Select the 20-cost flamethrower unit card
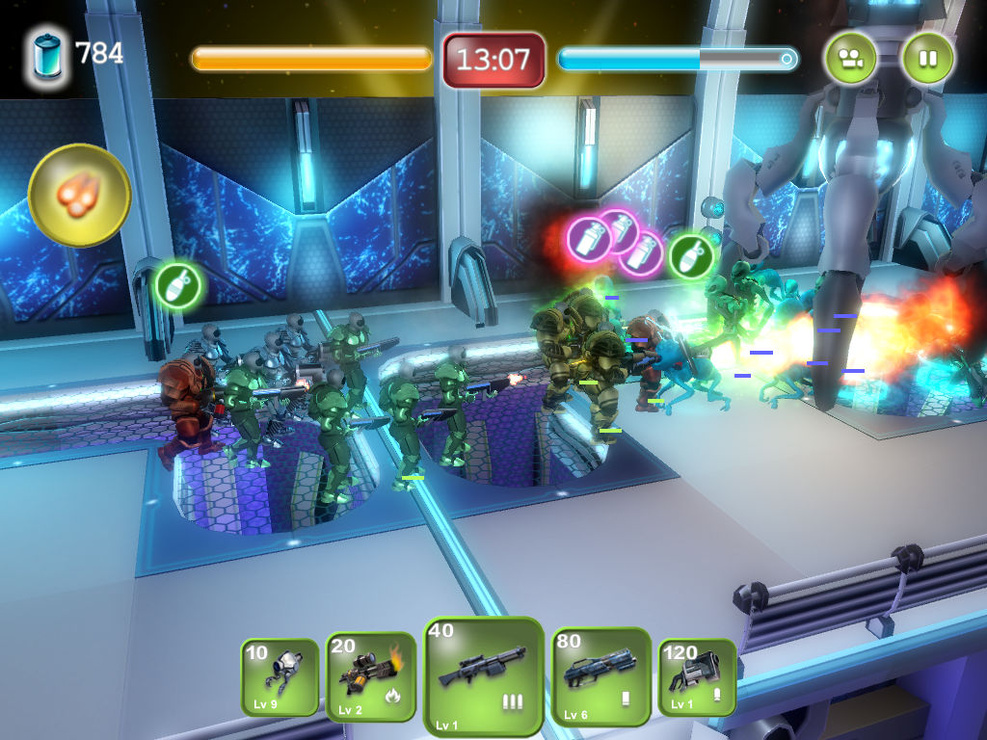Image resolution: width=987 pixels, height=740 pixels. [371, 677]
